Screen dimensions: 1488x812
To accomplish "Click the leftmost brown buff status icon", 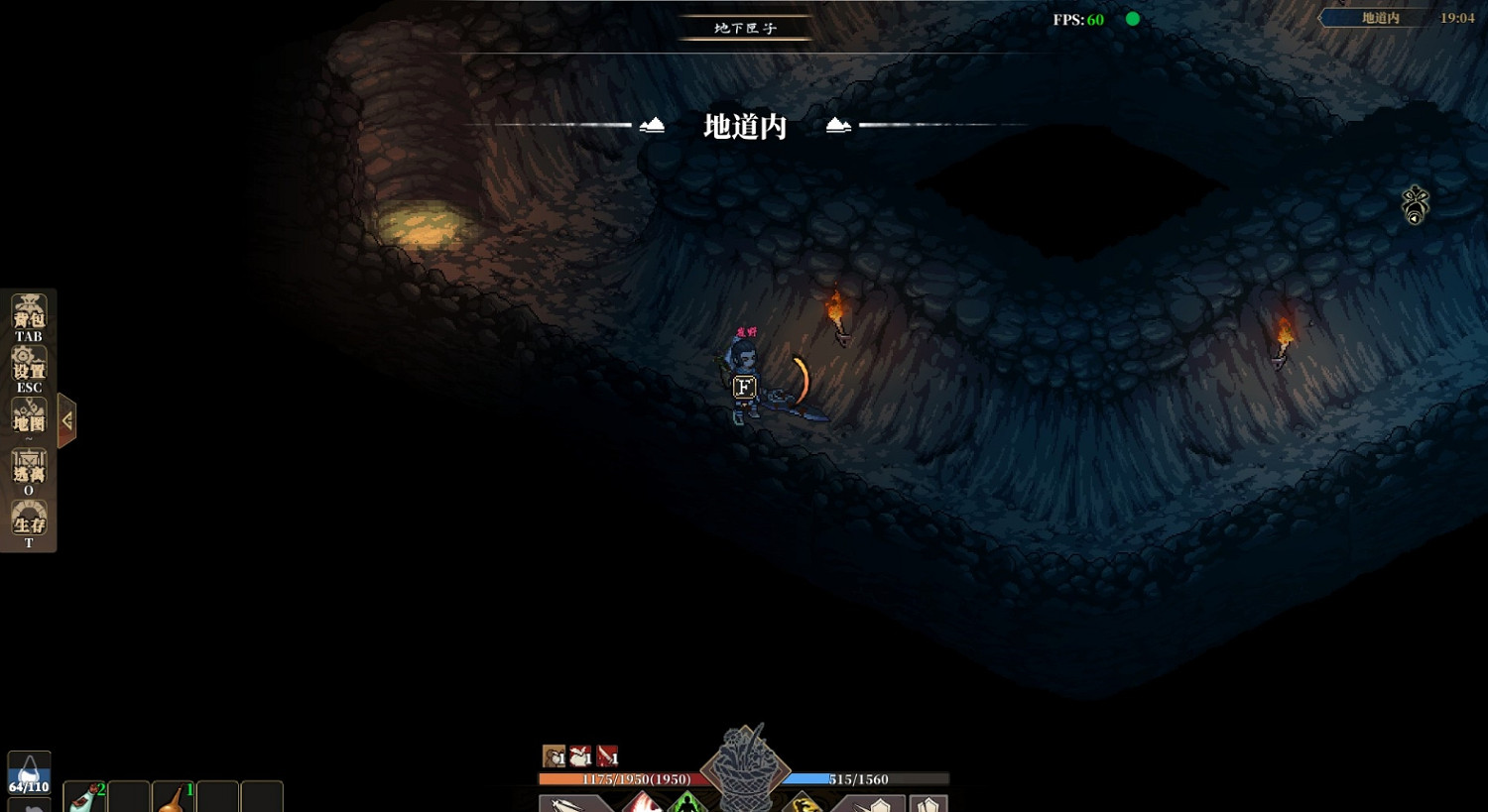I will (553, 754).
